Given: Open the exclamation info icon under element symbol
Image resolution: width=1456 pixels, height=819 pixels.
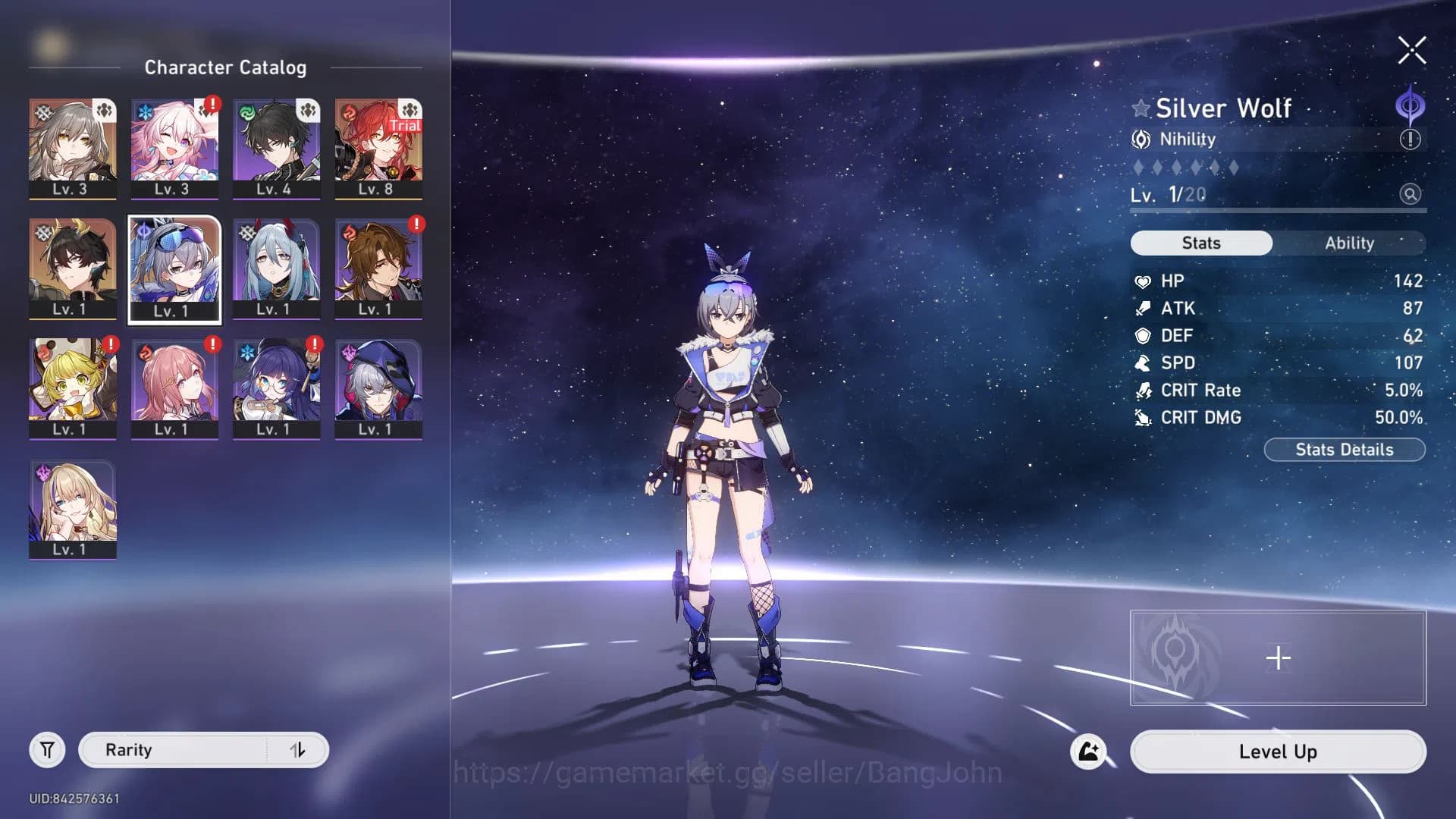Looking at the screenshot, I should [x=1408, y=139].
